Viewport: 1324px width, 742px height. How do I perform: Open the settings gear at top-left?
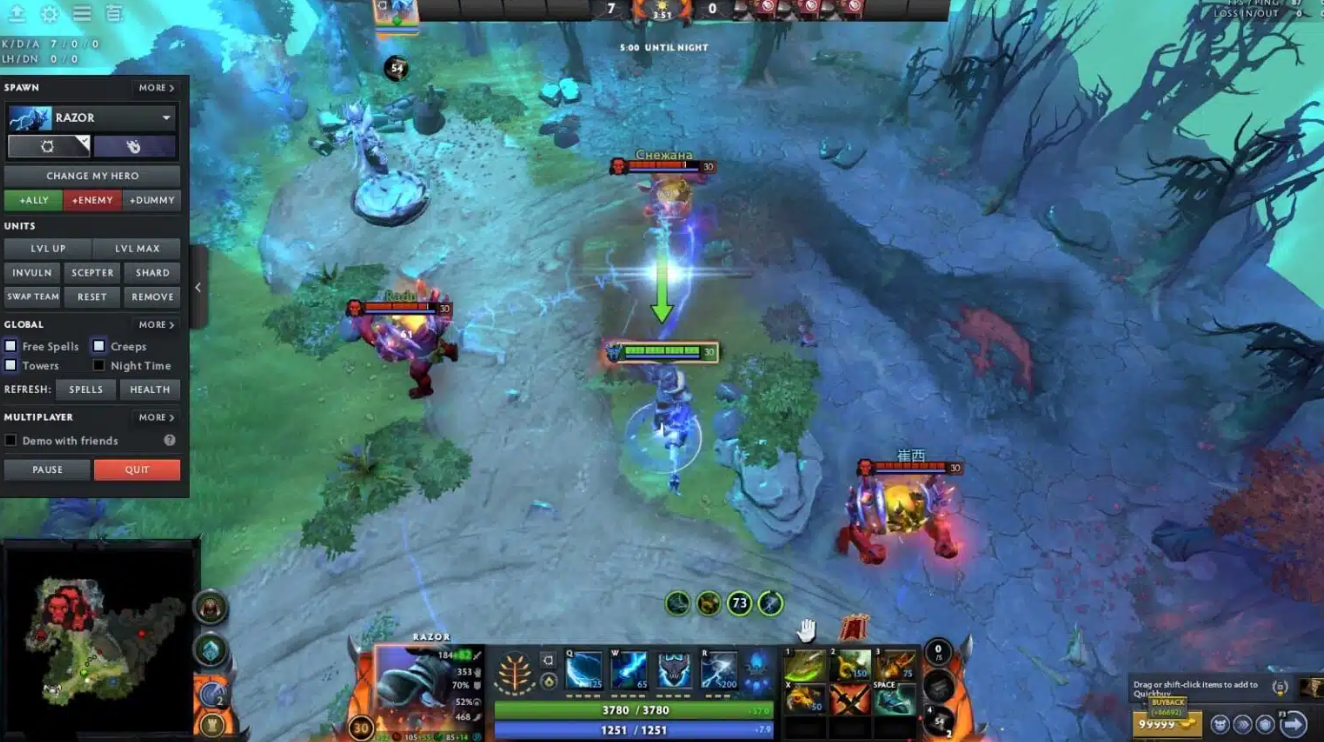pyautogui.click(x=49, y=15)
